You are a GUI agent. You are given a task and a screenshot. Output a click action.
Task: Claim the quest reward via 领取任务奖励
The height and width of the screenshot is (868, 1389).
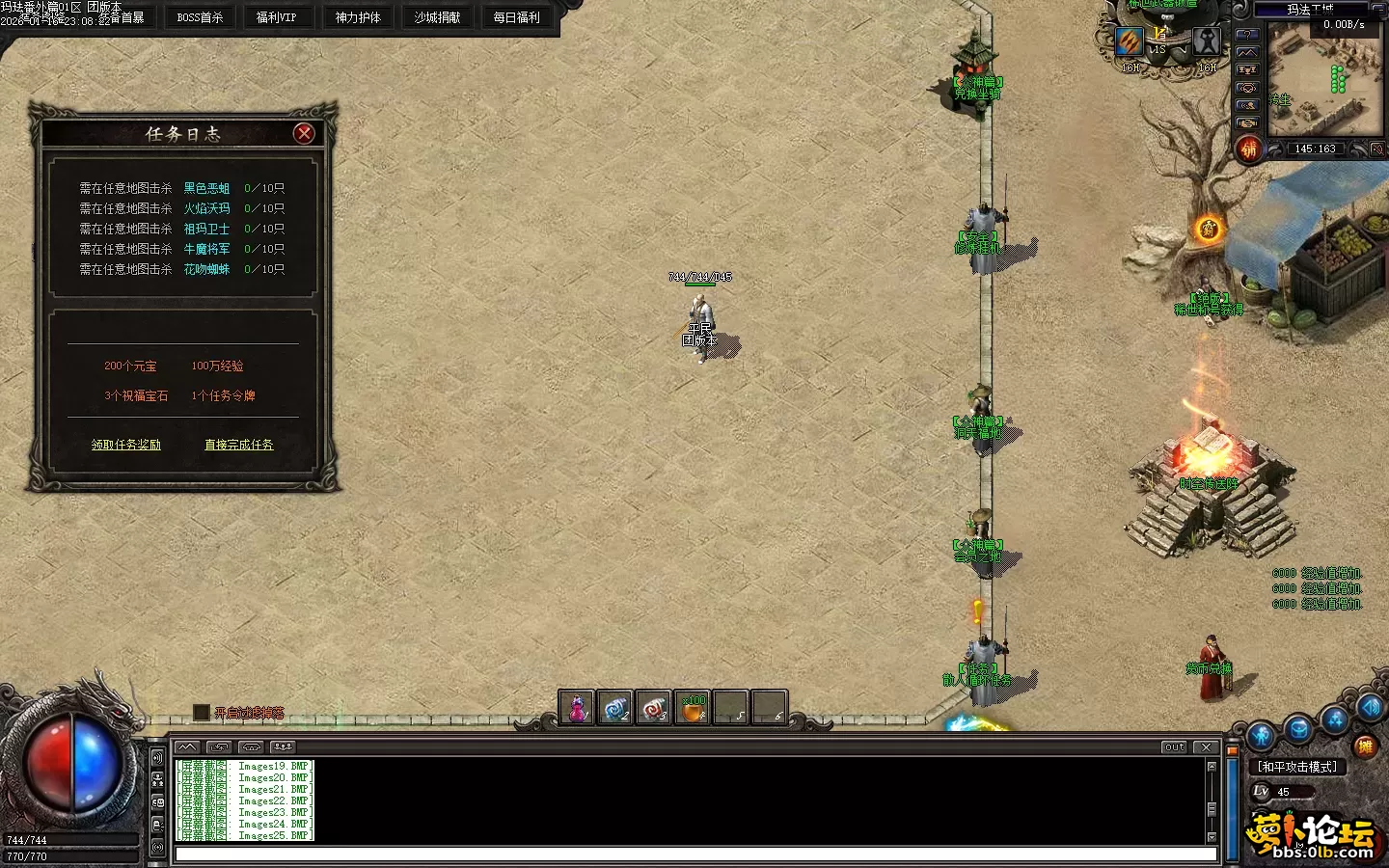(x=126, y=445)
